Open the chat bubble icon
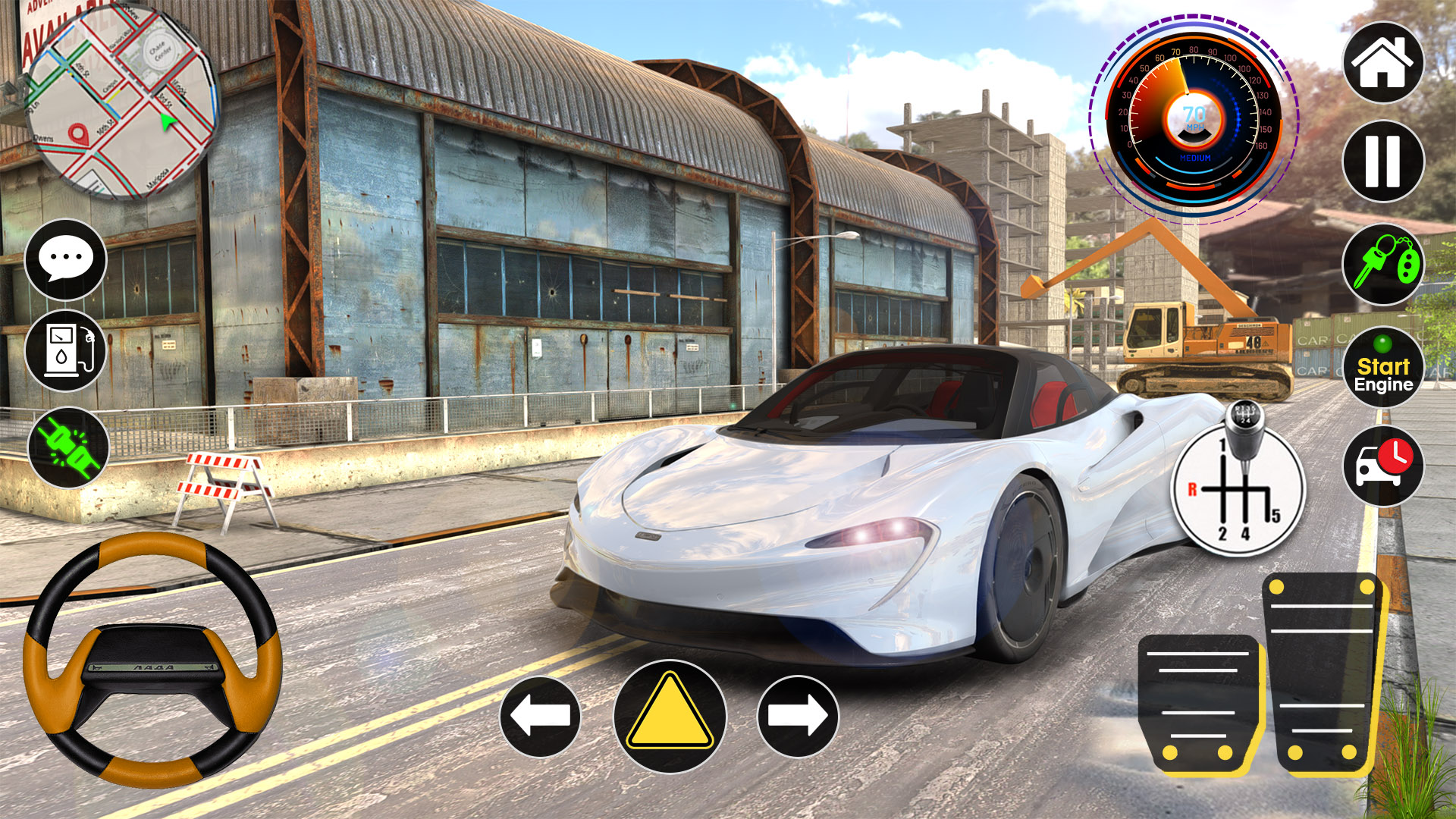This screenshot has height=819, width=1456. click(x=65, y=259)
